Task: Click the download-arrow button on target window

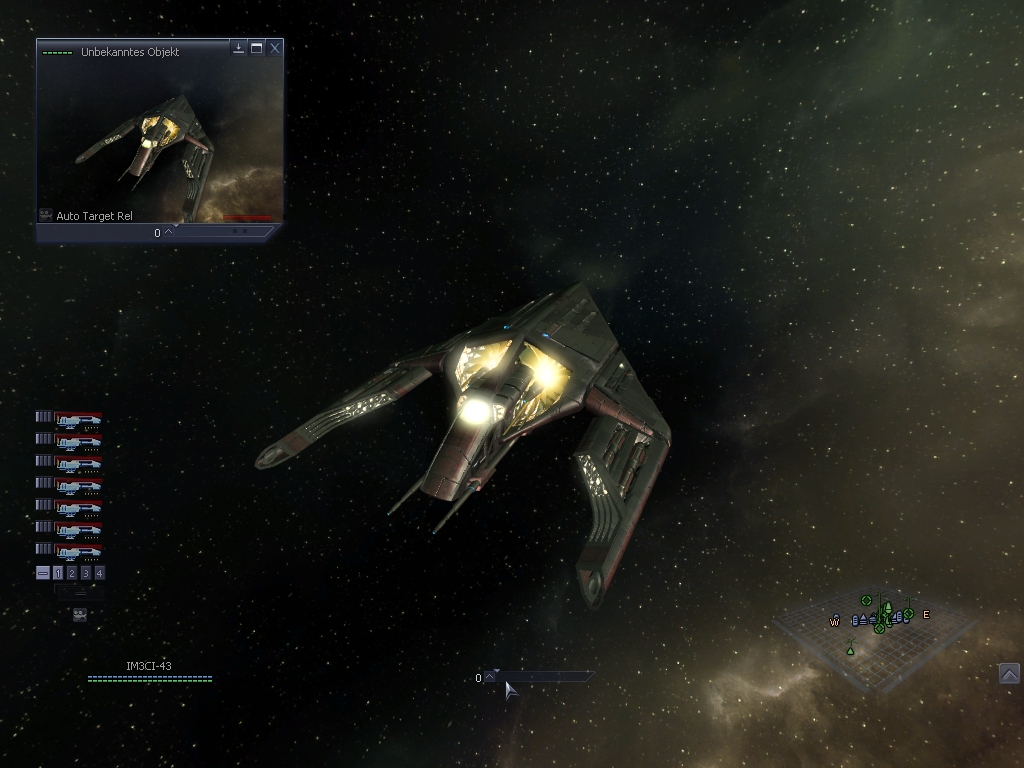Action: (239, 48)
